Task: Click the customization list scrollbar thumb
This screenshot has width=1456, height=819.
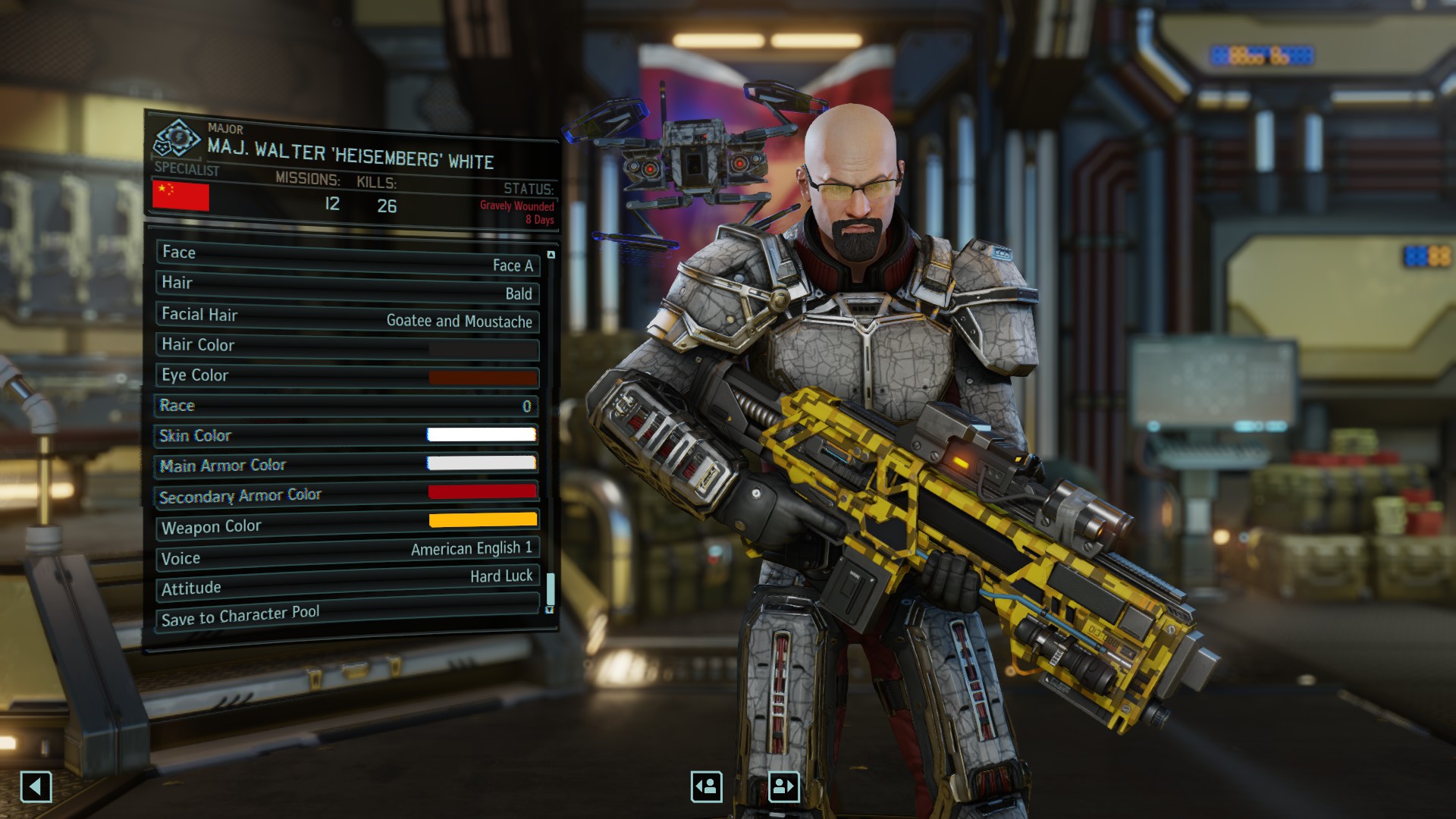Action: pyautogui.click(x=551, y=588)
